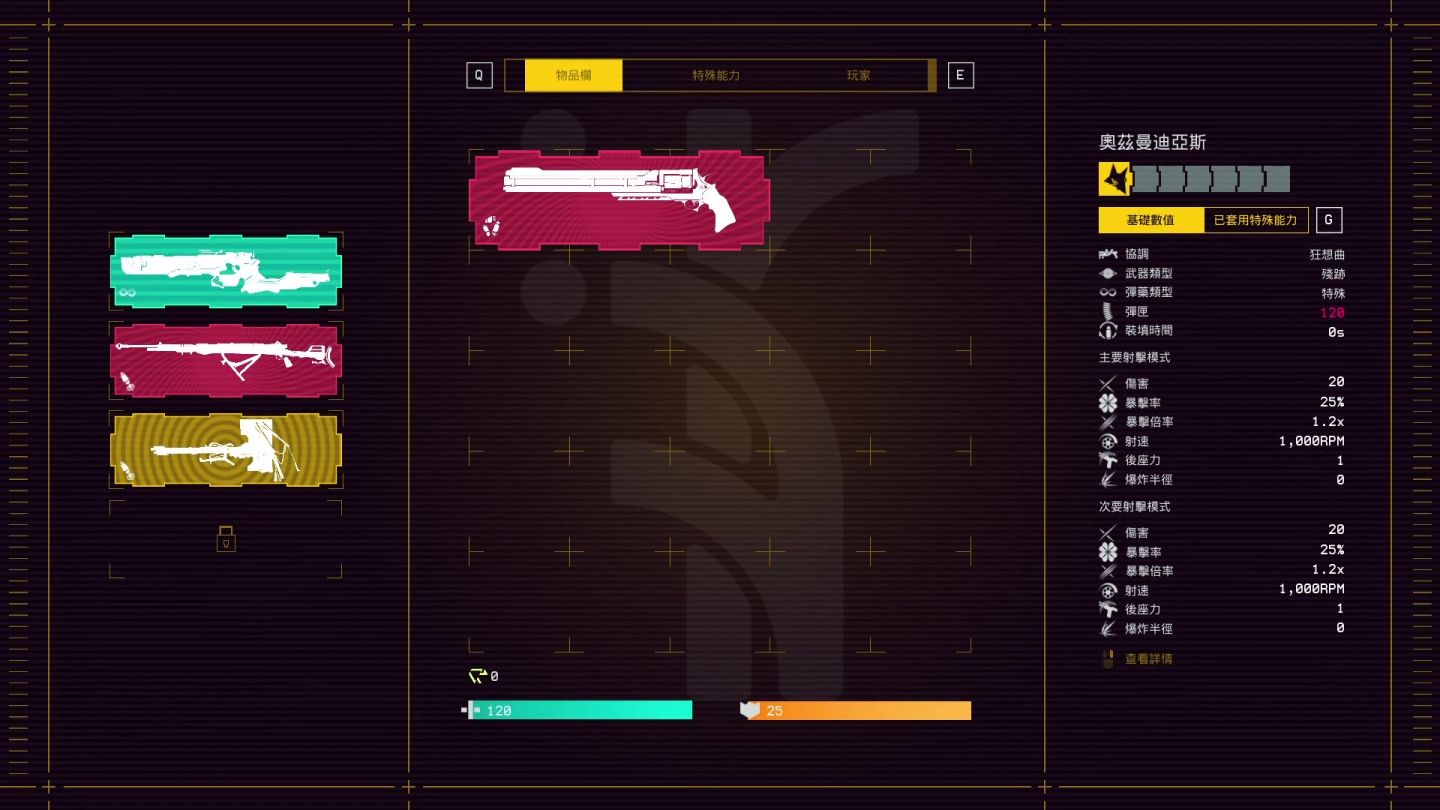Click the teal health bar showing 120

(x=580, y=710)
